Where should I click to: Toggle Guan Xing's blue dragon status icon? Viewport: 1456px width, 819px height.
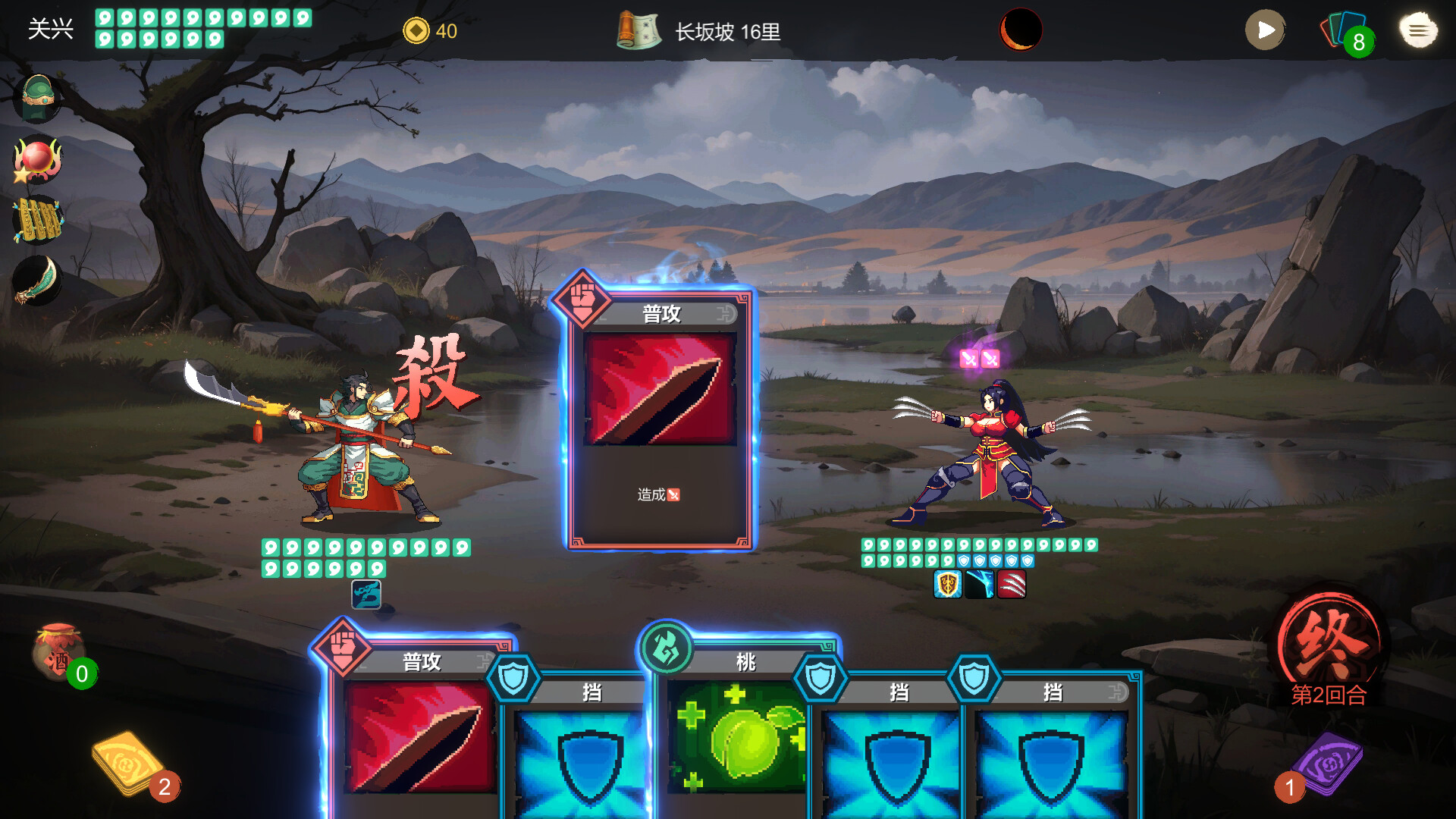tap(366, 593)
